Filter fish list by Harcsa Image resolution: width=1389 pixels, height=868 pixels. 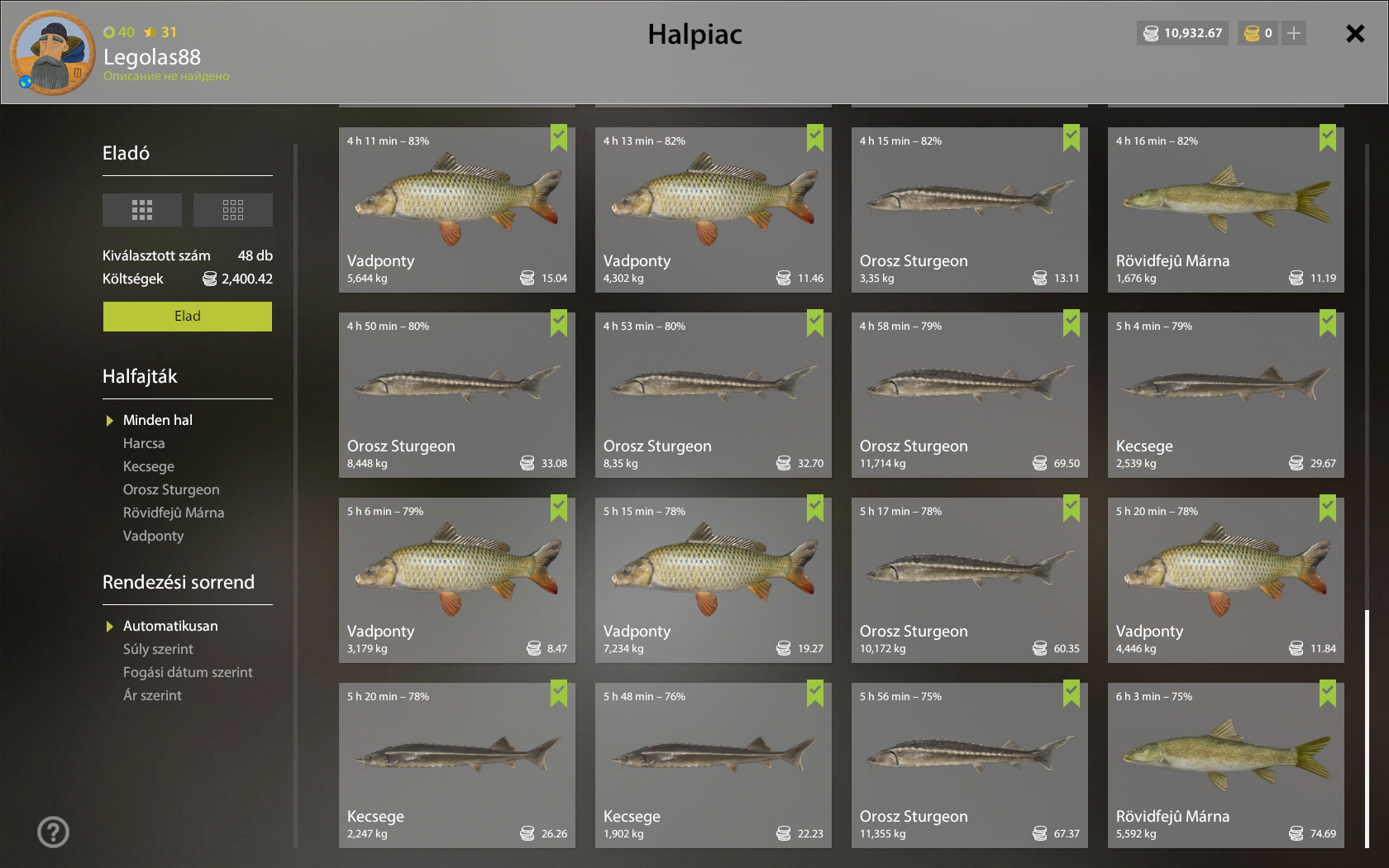click(144, 444)
